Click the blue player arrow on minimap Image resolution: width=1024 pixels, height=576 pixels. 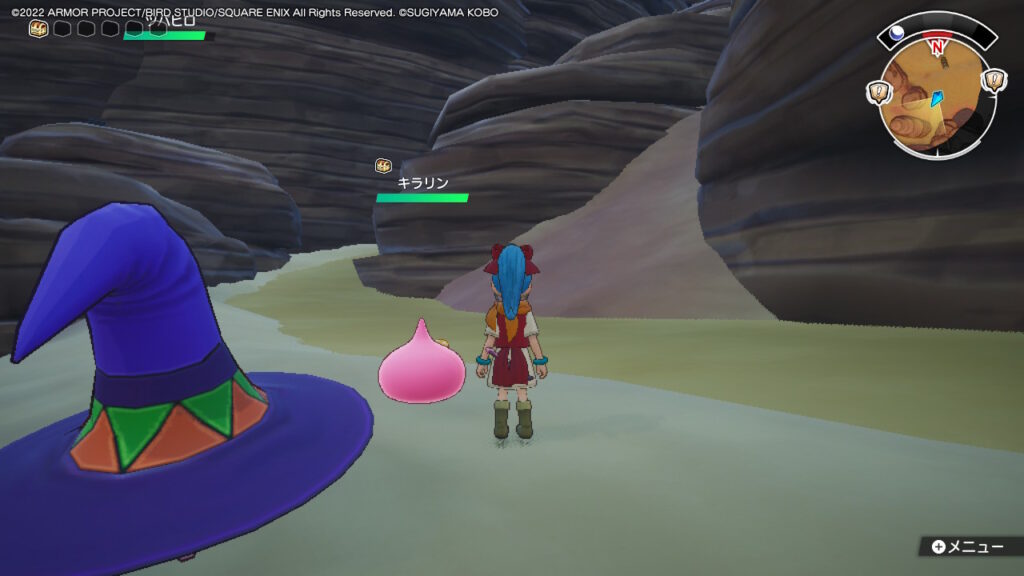pyautogui.click(x=936, y=98)
